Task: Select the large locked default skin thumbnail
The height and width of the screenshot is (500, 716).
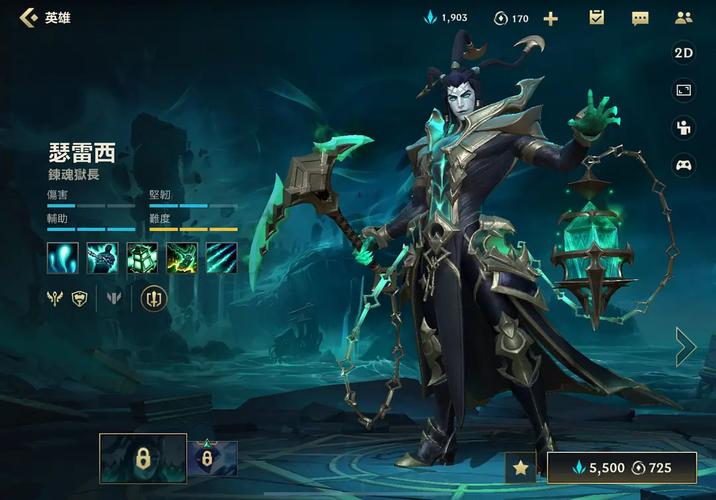Action: 143,458
